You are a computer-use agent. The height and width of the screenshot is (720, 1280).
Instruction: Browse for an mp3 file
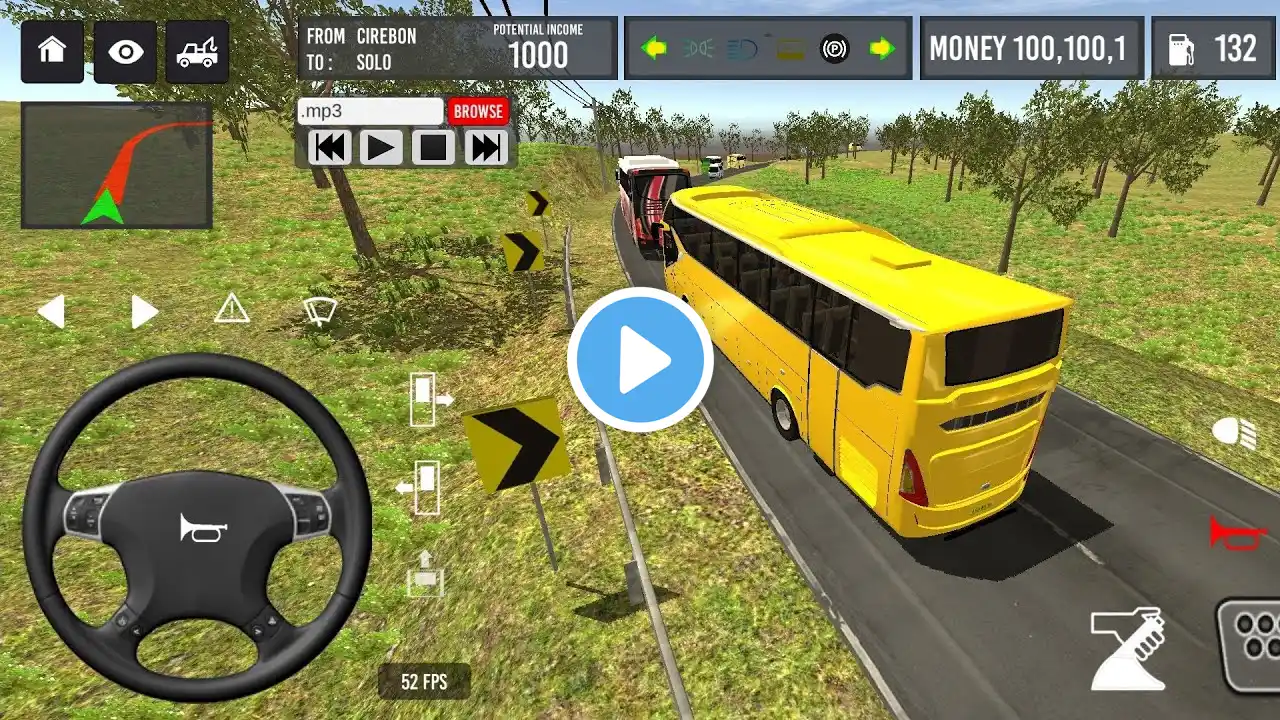coord(478,111)
